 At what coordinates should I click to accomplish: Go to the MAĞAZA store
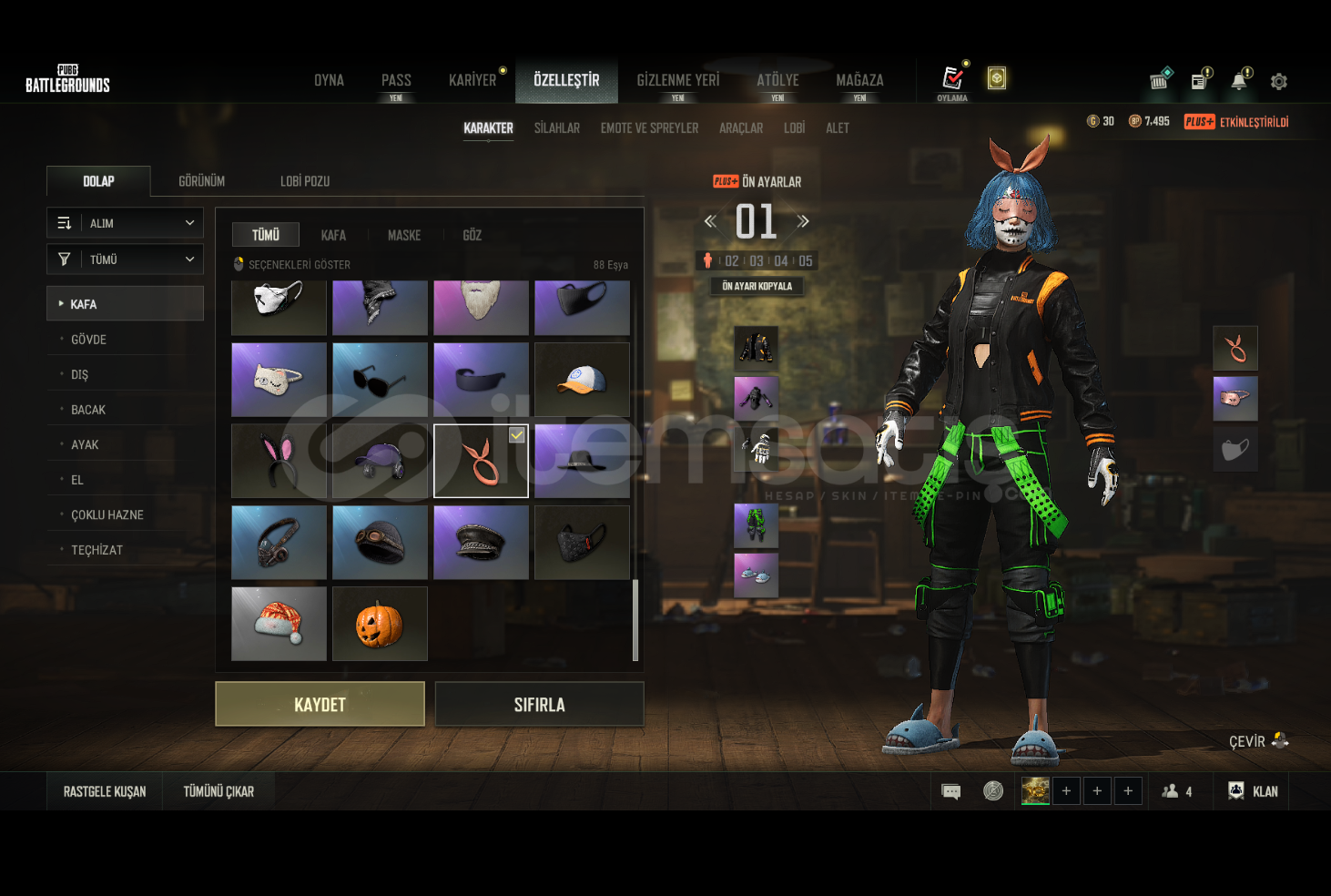pyautogui.click(x=859, y=80)
